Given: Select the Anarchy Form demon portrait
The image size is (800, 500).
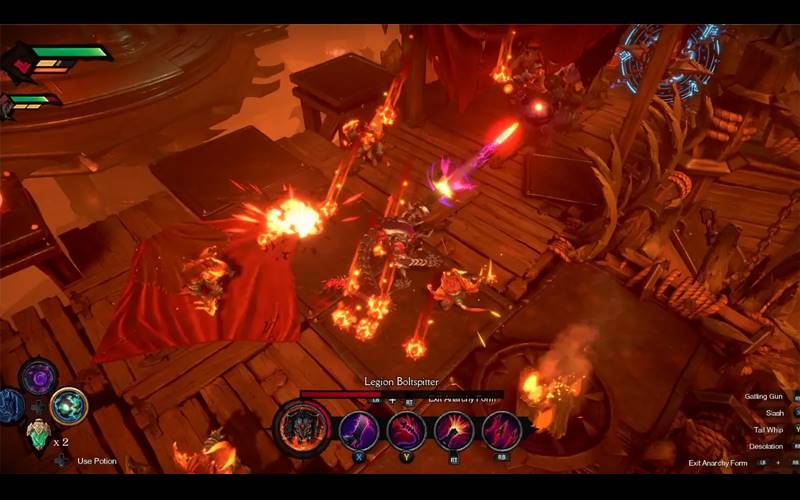Looking at the screenshot, I should tap(302, 430).
